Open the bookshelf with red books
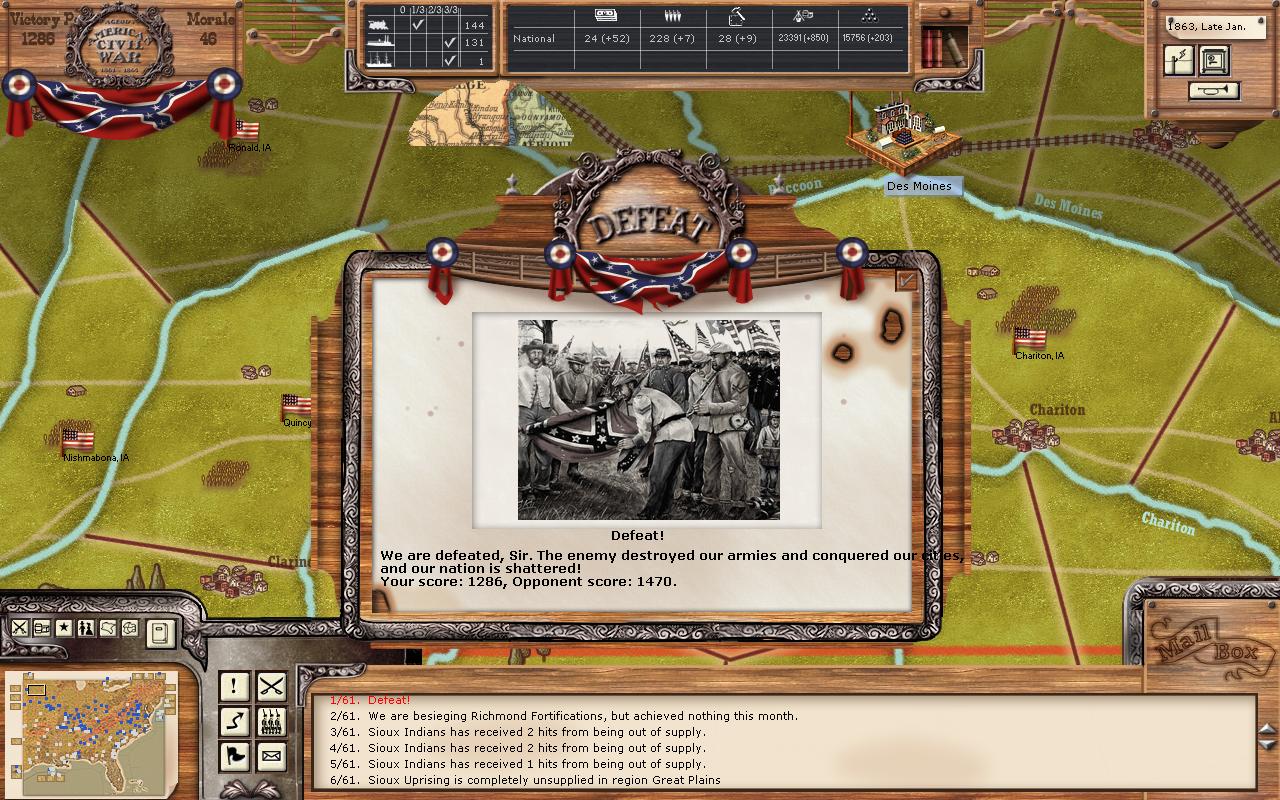 pos(943,45)
